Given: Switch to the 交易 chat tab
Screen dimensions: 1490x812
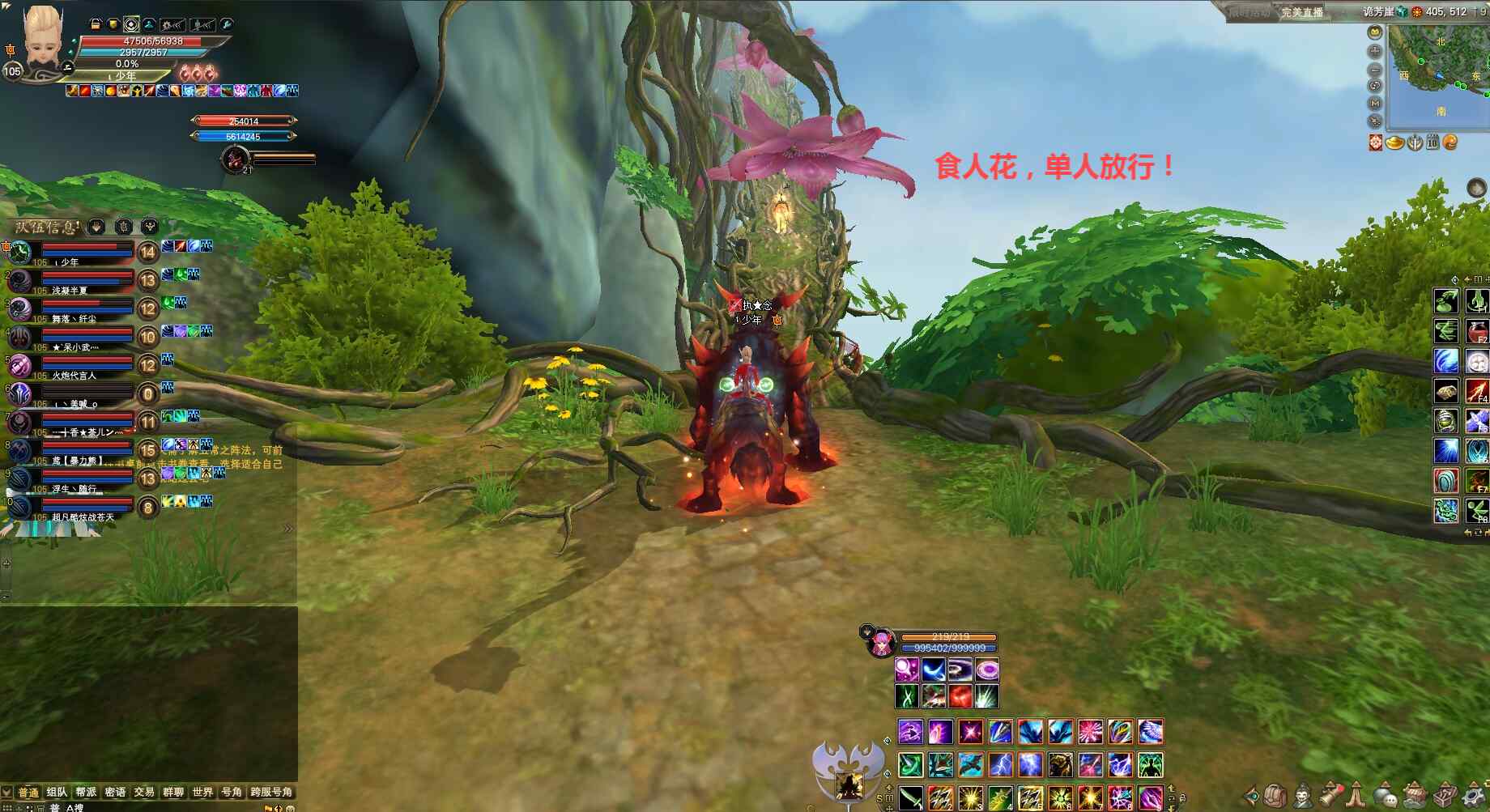Looking at the screenshot, I should pos(144,792).
